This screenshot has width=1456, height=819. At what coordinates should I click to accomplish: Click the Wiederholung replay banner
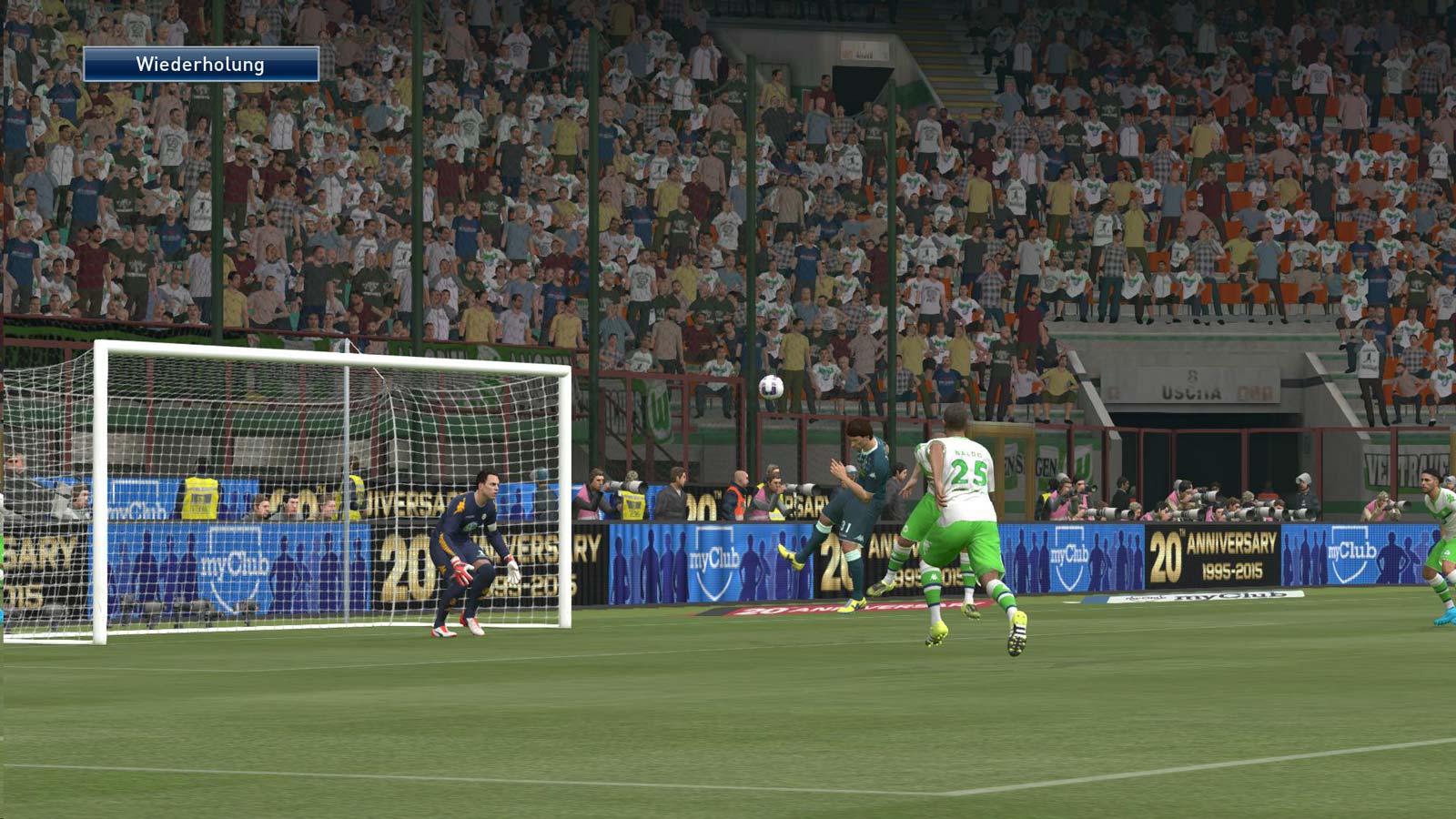click(x=202, y=65)
